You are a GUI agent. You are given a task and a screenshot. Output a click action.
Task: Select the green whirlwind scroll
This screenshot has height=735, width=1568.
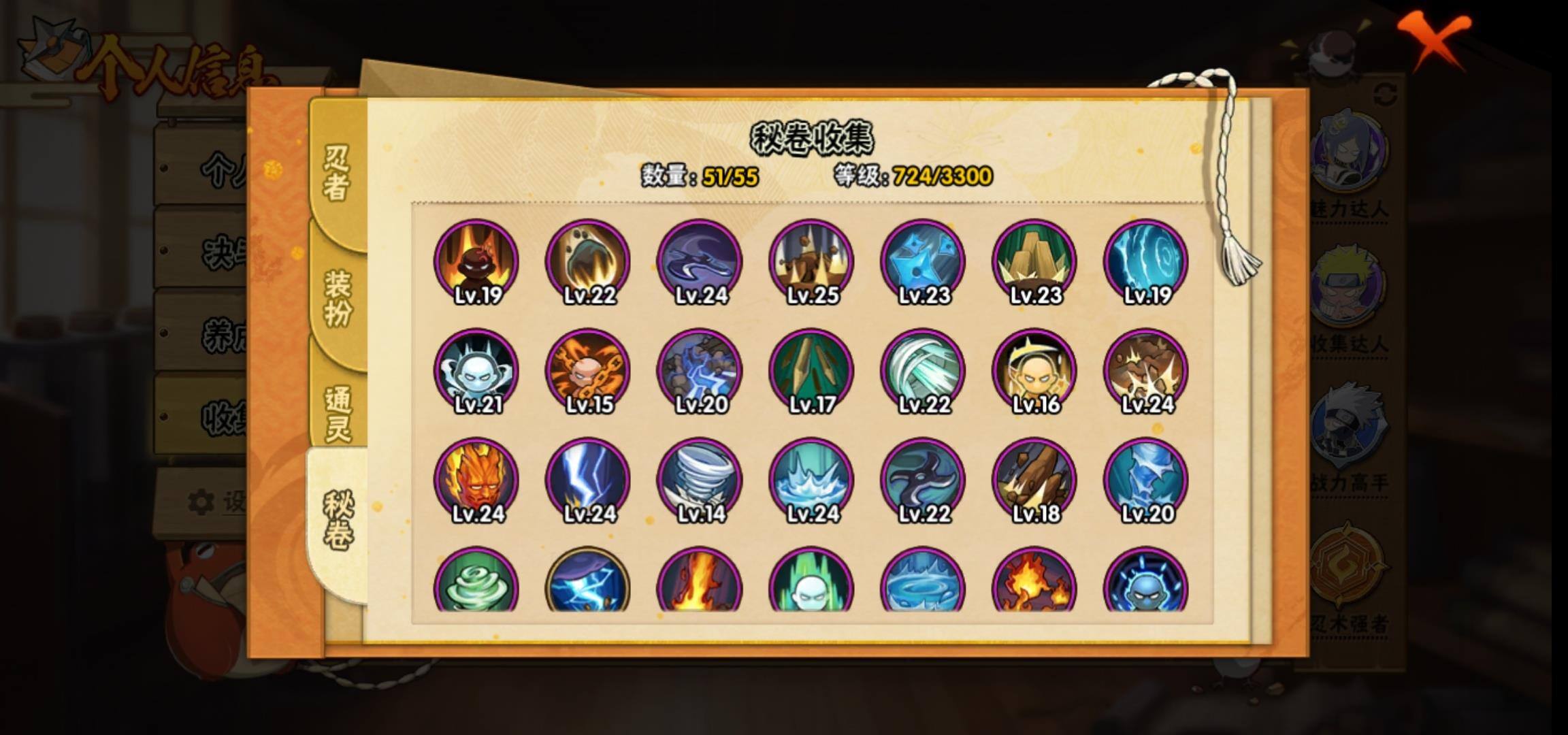(476, 582)
